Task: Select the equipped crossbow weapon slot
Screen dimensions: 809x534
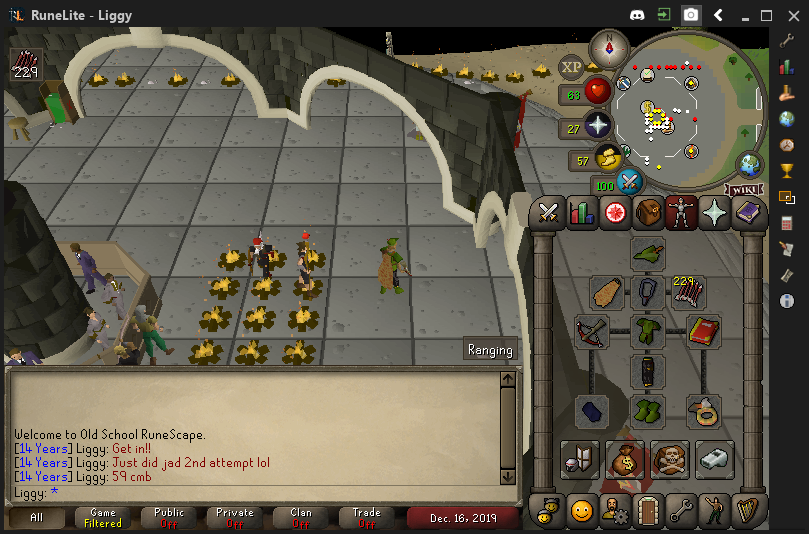Action: [592, 332]
